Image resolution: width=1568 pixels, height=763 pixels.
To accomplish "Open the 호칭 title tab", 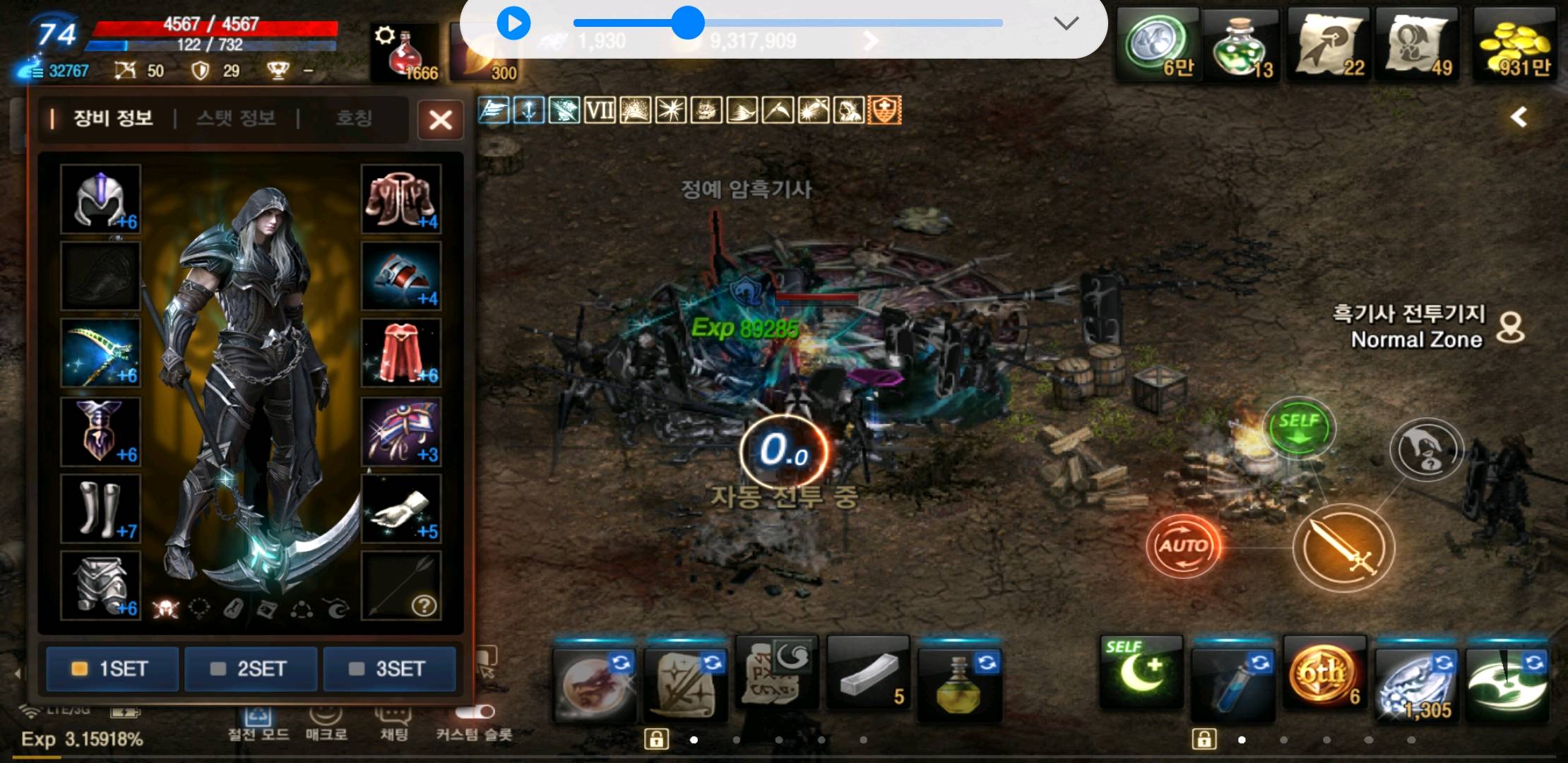I will [353, 118].
